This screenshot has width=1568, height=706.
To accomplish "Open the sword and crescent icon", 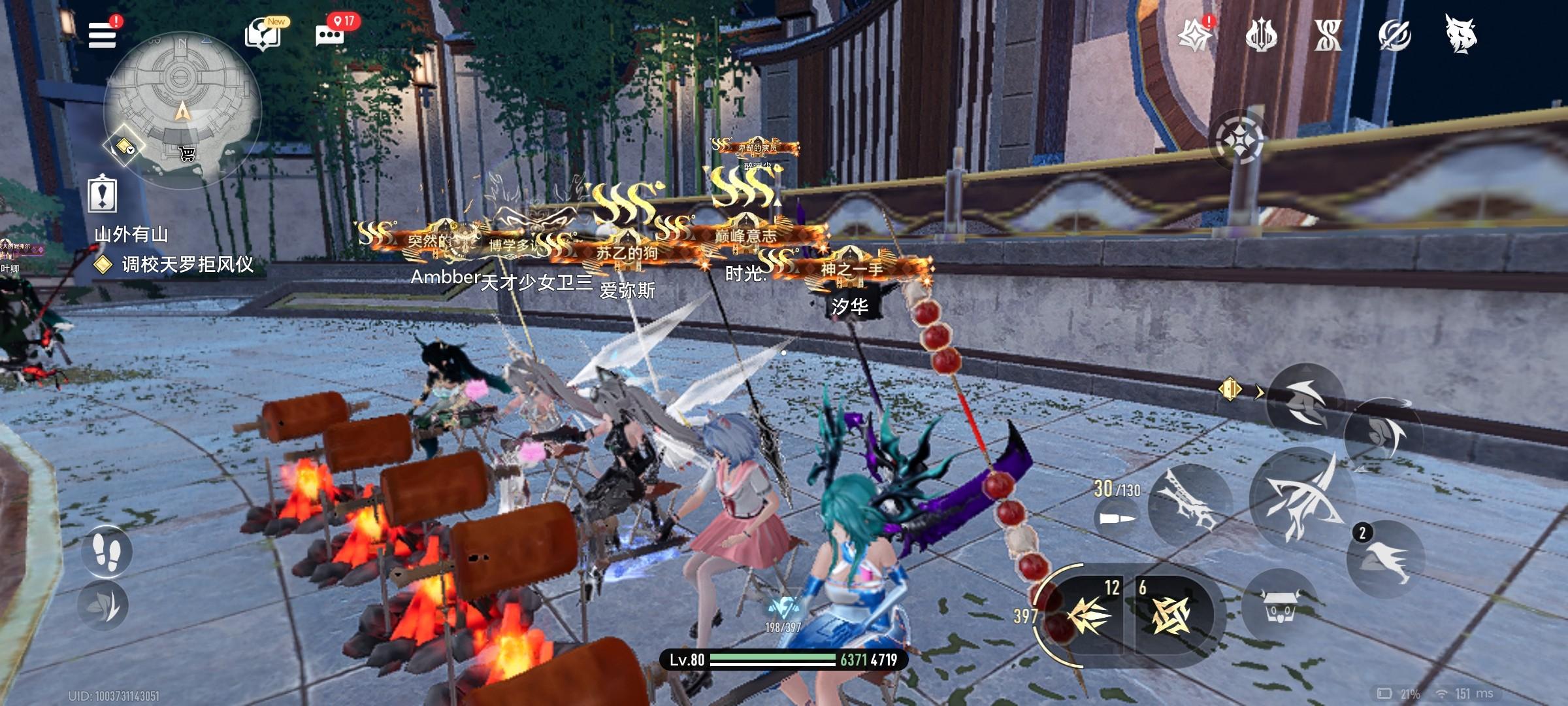I will tap(1394, 35).
